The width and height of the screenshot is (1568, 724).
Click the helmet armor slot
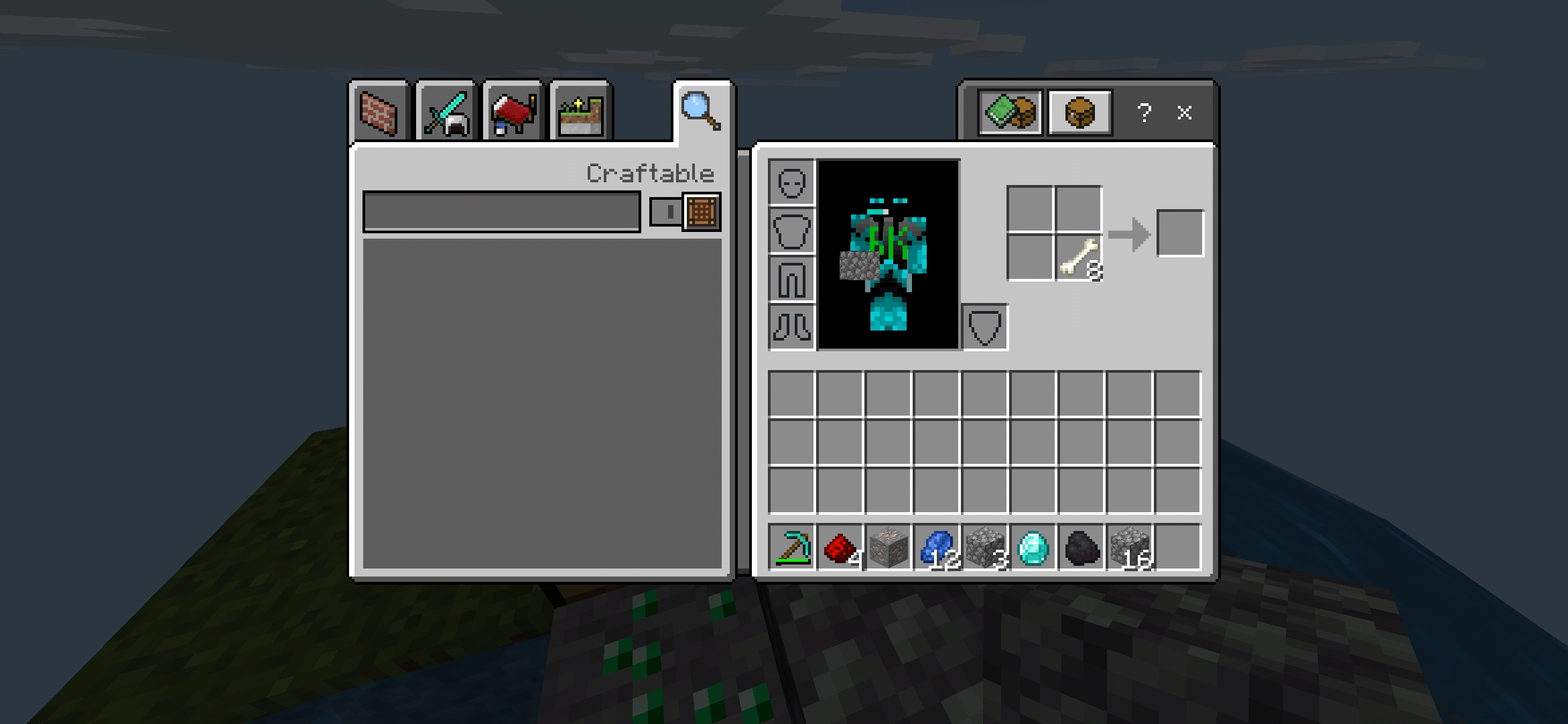[x=792, y=181]
